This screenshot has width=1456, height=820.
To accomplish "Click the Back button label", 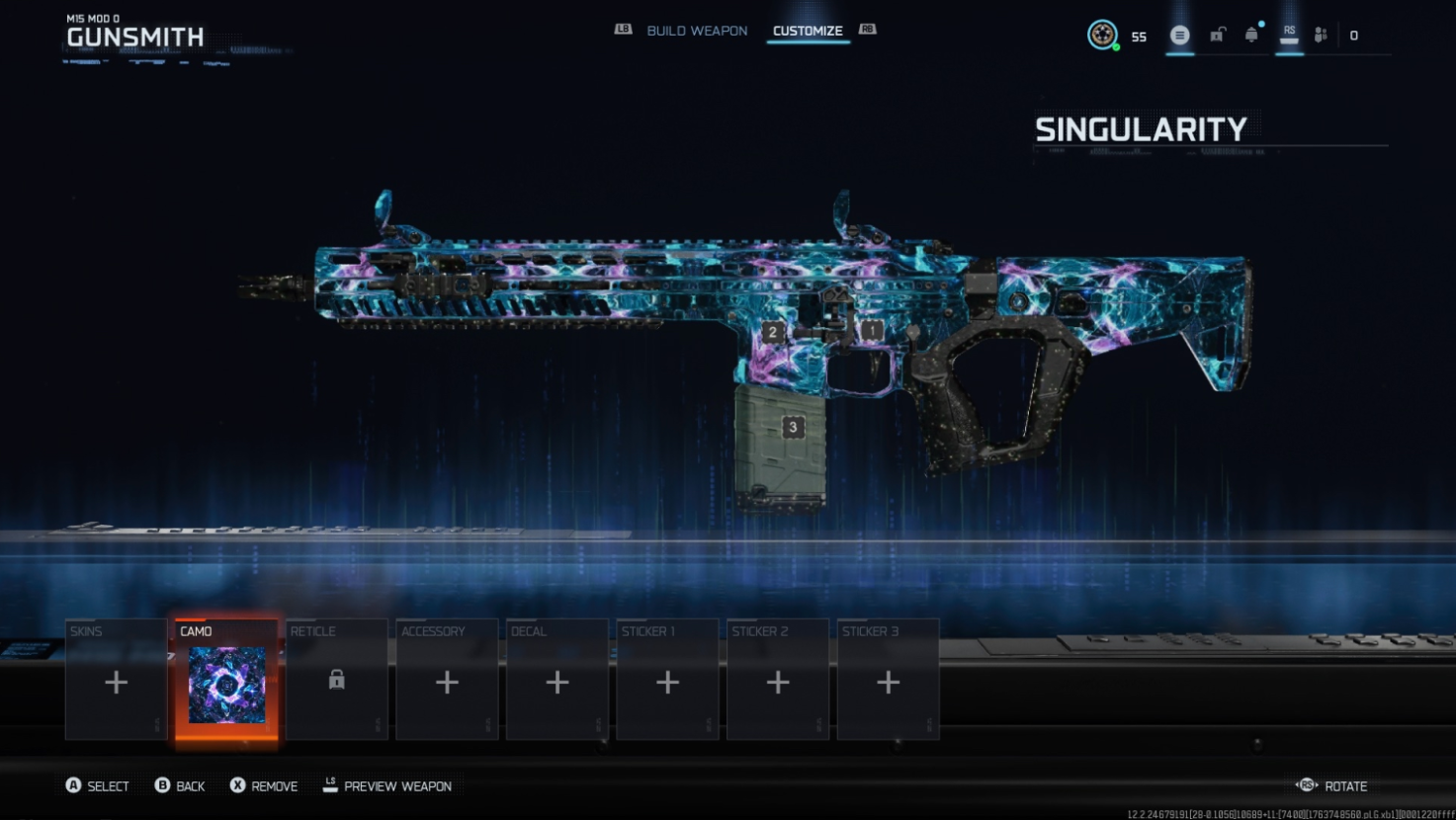I will coord(190,786).
